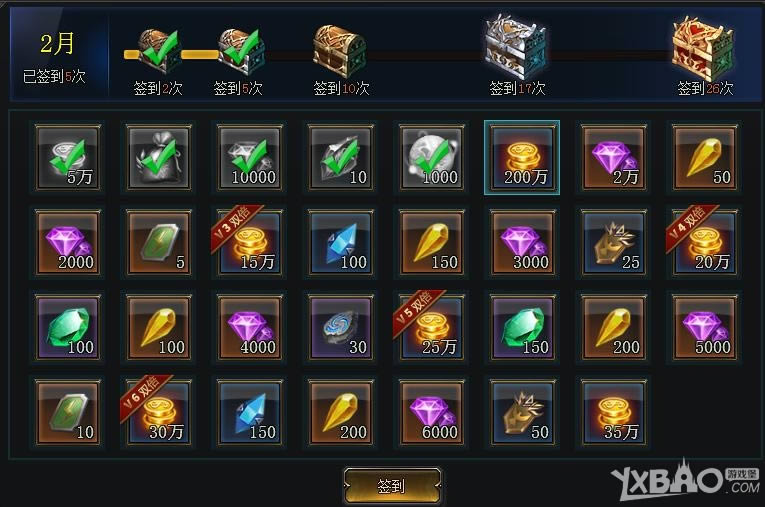Open the 签到26次 red gold chest
765x507 pixels.
(703, 47)
